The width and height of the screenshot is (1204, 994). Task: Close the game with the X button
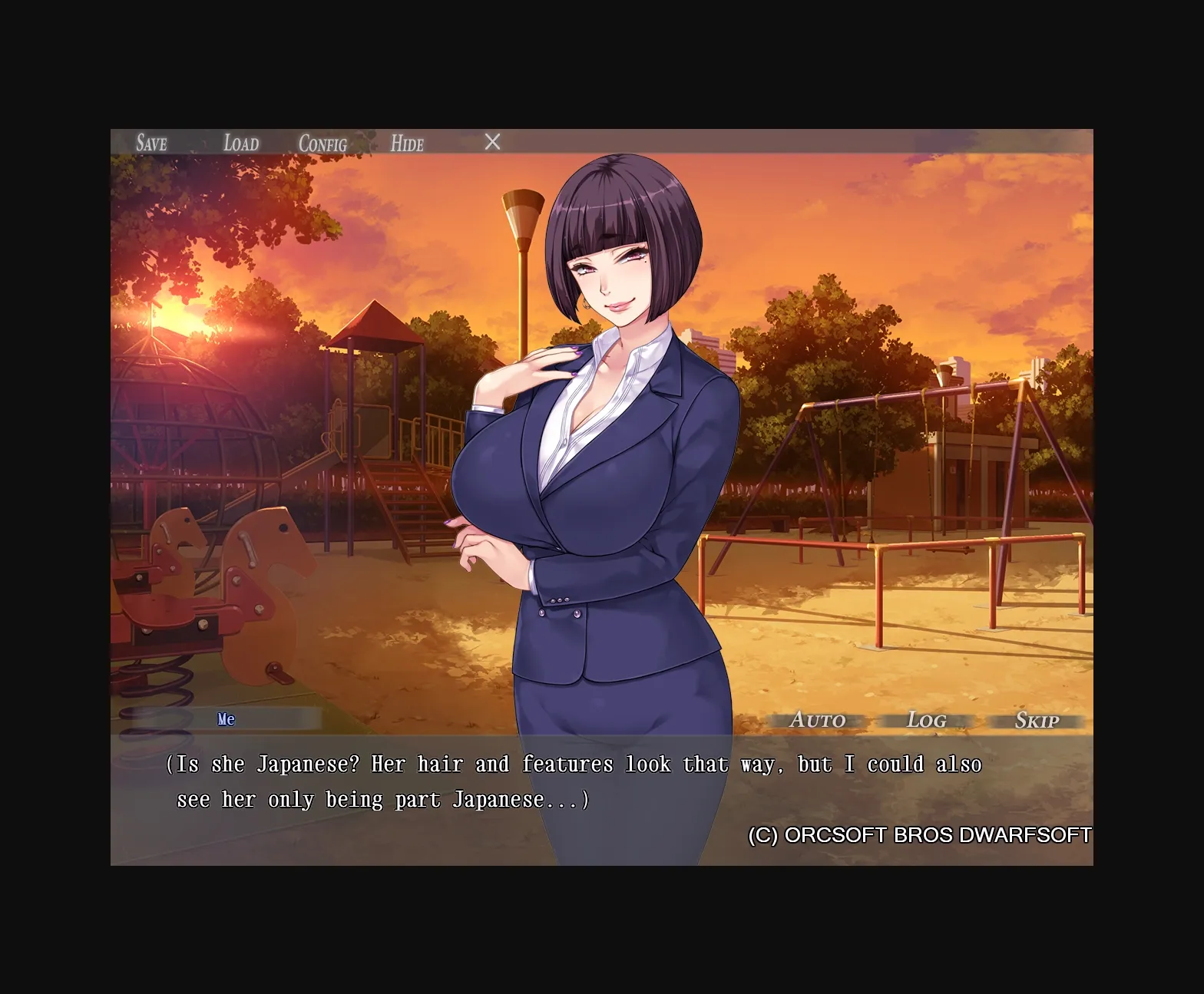click(492, 141)
